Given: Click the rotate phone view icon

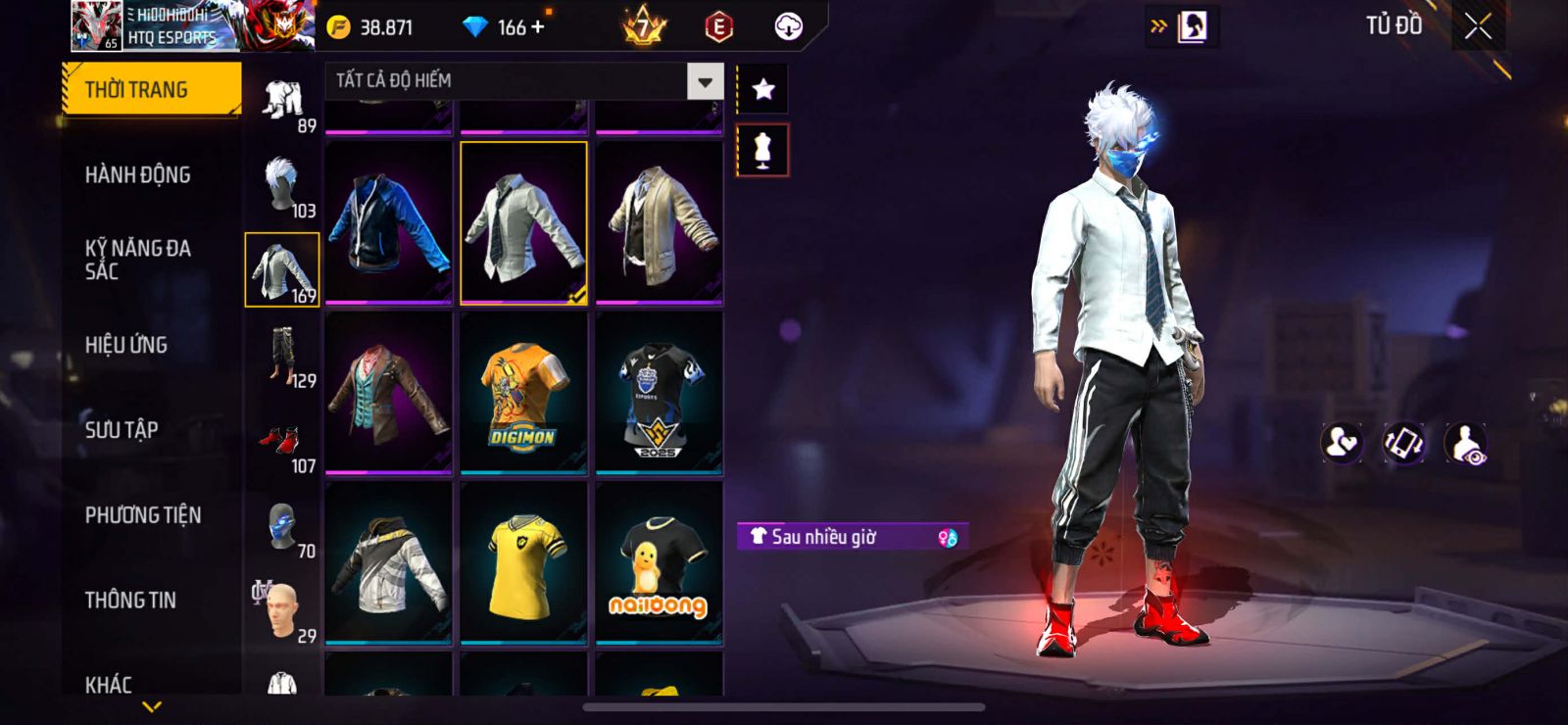Looking at the screenshot, I should (x=1403, y=444).
